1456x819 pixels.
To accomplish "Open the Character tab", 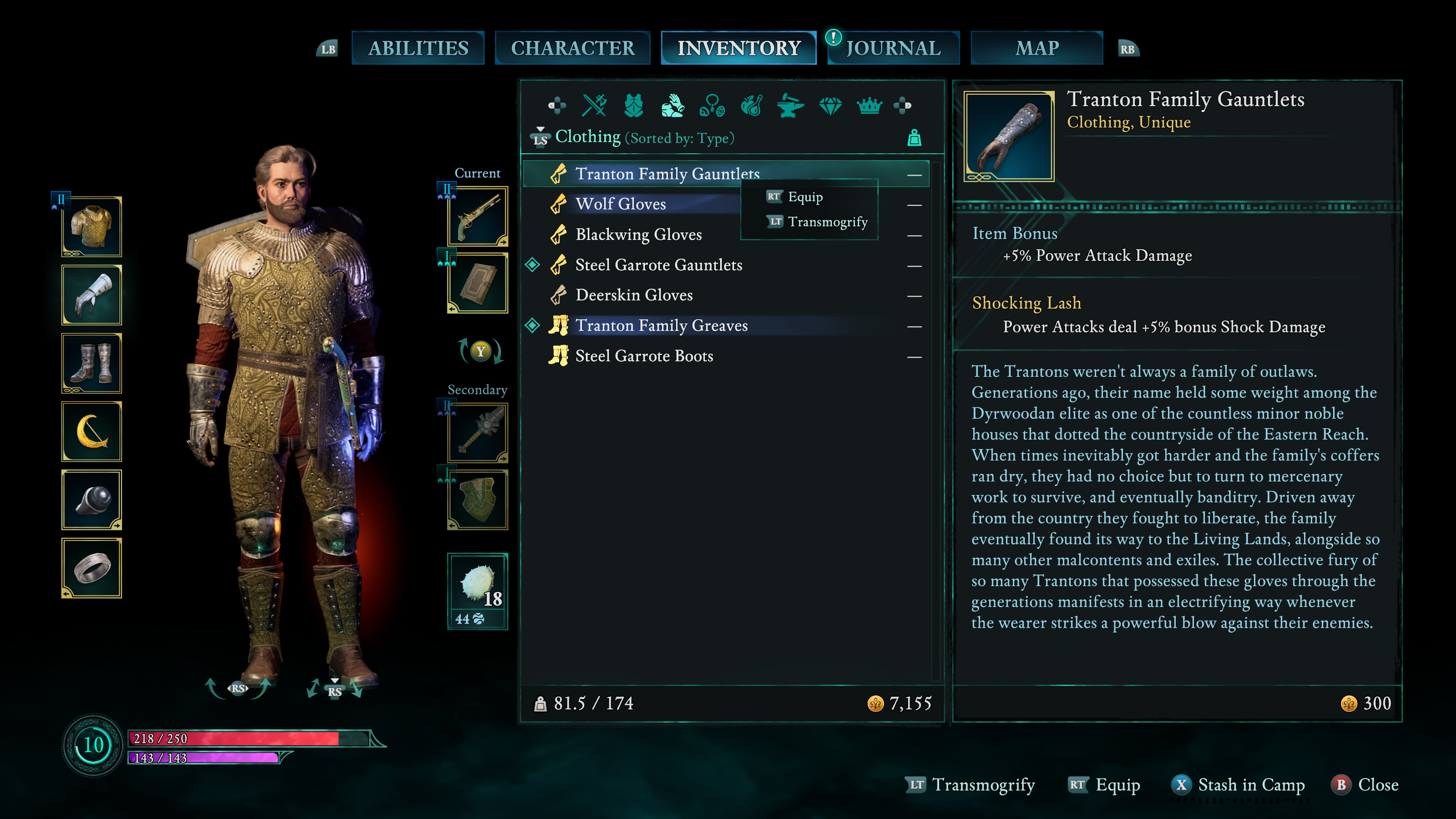I will [x=572, y=48].
